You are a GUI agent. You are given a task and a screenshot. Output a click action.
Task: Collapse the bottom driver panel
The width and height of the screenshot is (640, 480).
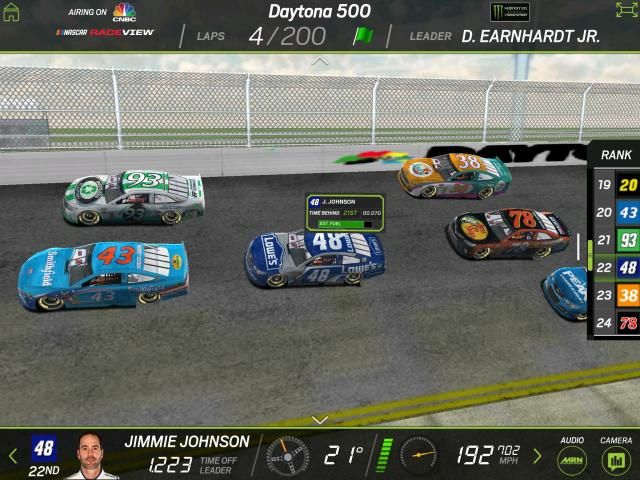320,419
